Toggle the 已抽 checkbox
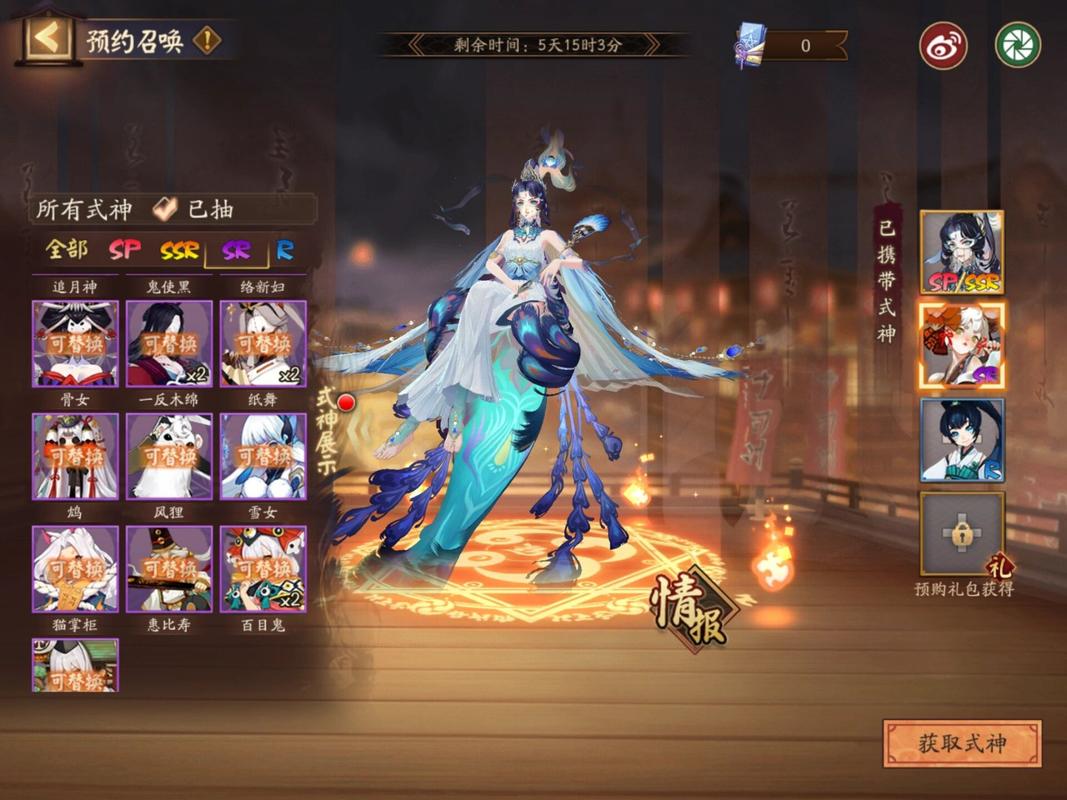 [x=166, y=209]
